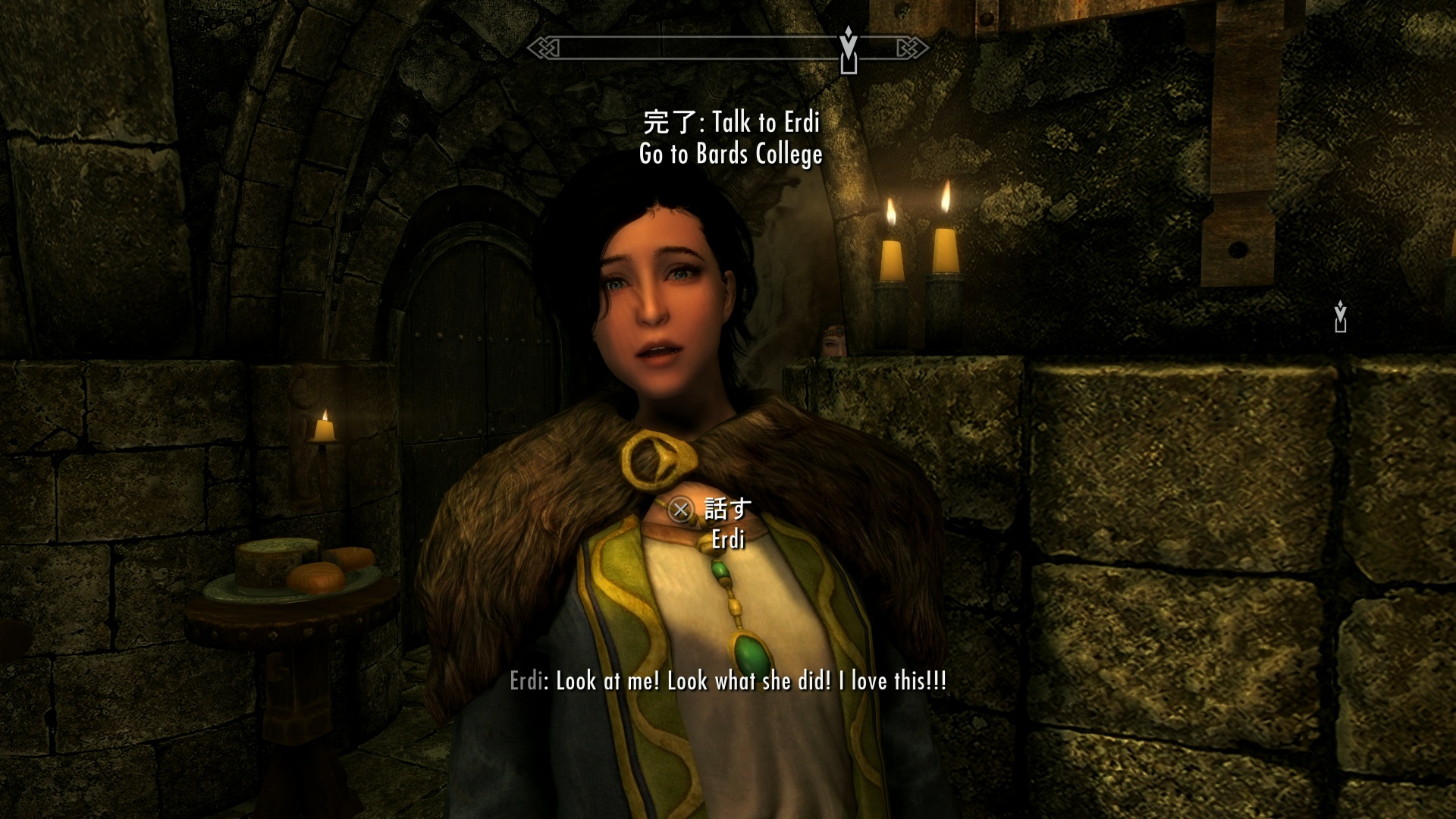Image resolution: width=1456 pixels, height=819 pixels.
Task: Click the Go to Bards College objective
Action: click(x=730, y=155)
